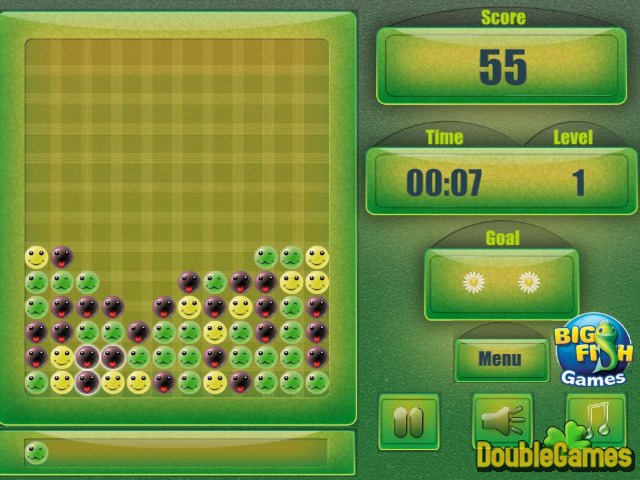The height and width of the screenshot is (480, 640).
Task: Select the only dark ball in the top row
Action: 62,257
